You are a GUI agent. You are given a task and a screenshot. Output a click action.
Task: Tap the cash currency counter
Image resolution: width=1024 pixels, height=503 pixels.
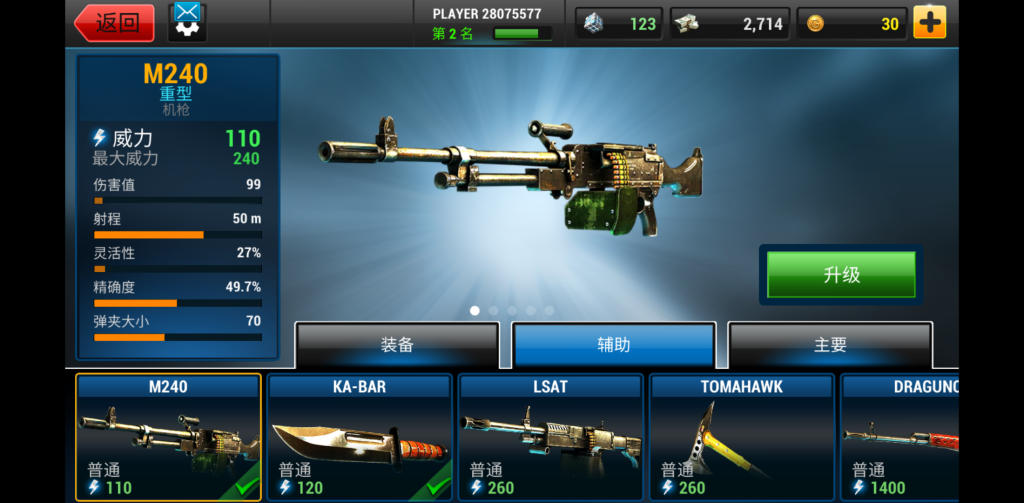click(x=730, y=24)
